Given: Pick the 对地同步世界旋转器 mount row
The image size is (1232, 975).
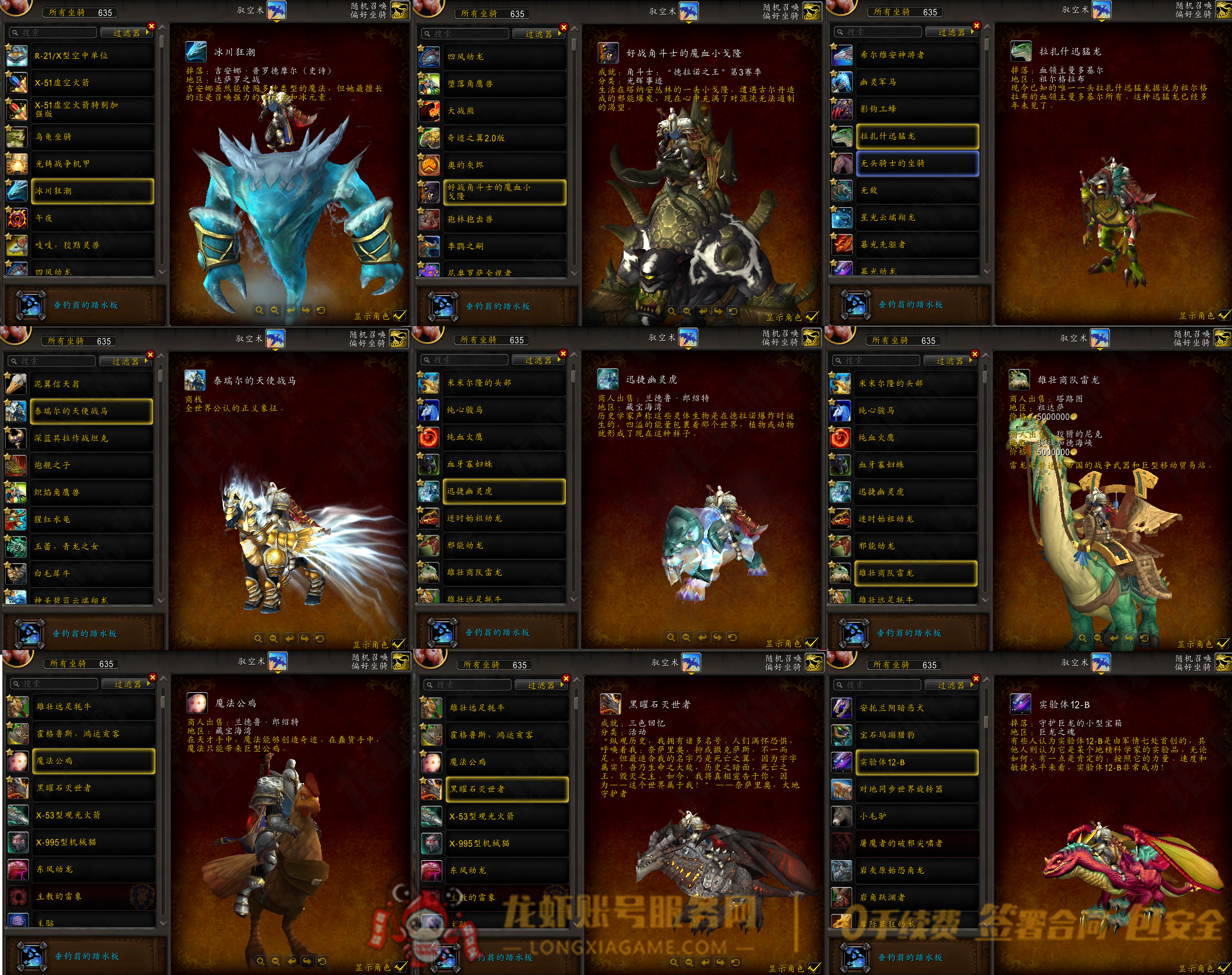Looking at the screenshot, I should tap(916, 790).
